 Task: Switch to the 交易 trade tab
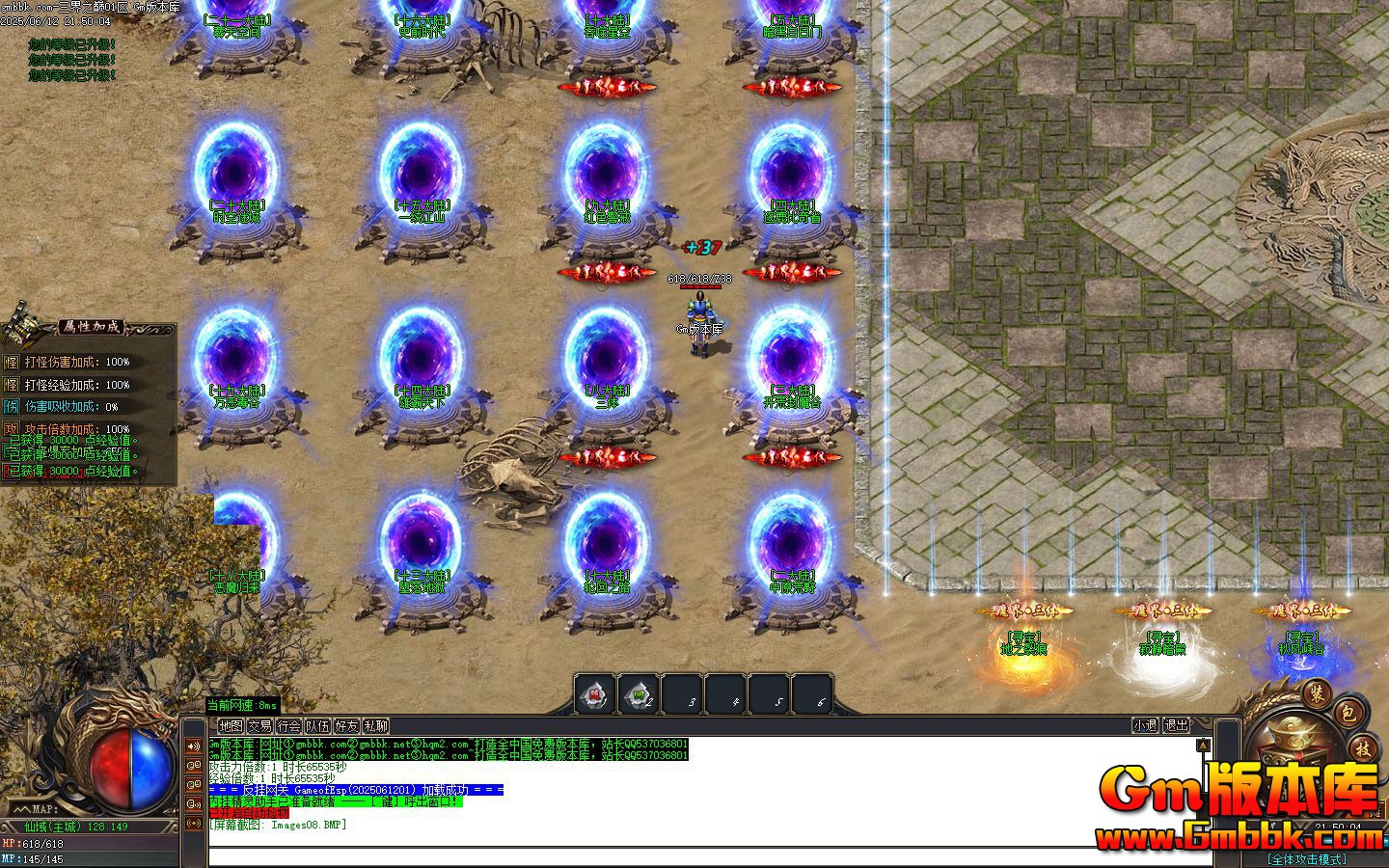tap(260, 726)
